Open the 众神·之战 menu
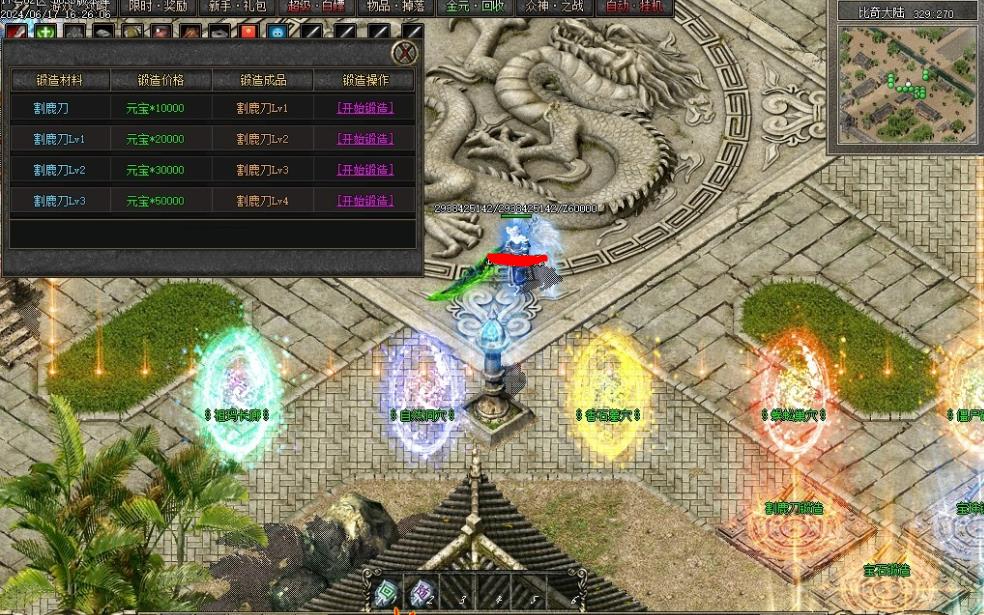This screenshot has width=984, height=615. [552, 7]
